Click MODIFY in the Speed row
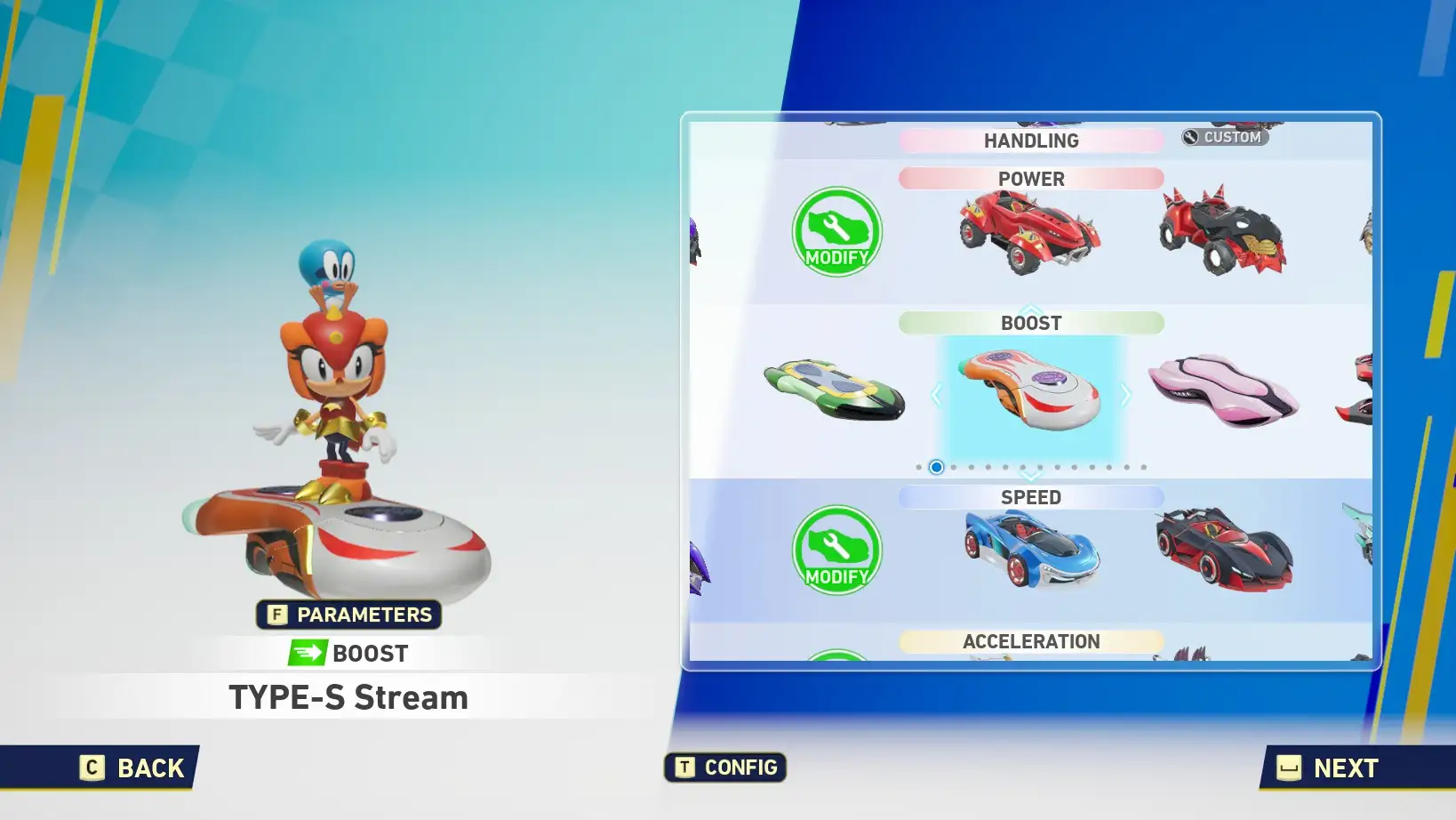Image resolution: width=1456 pixels, height=820 pixels. point(836,551)
